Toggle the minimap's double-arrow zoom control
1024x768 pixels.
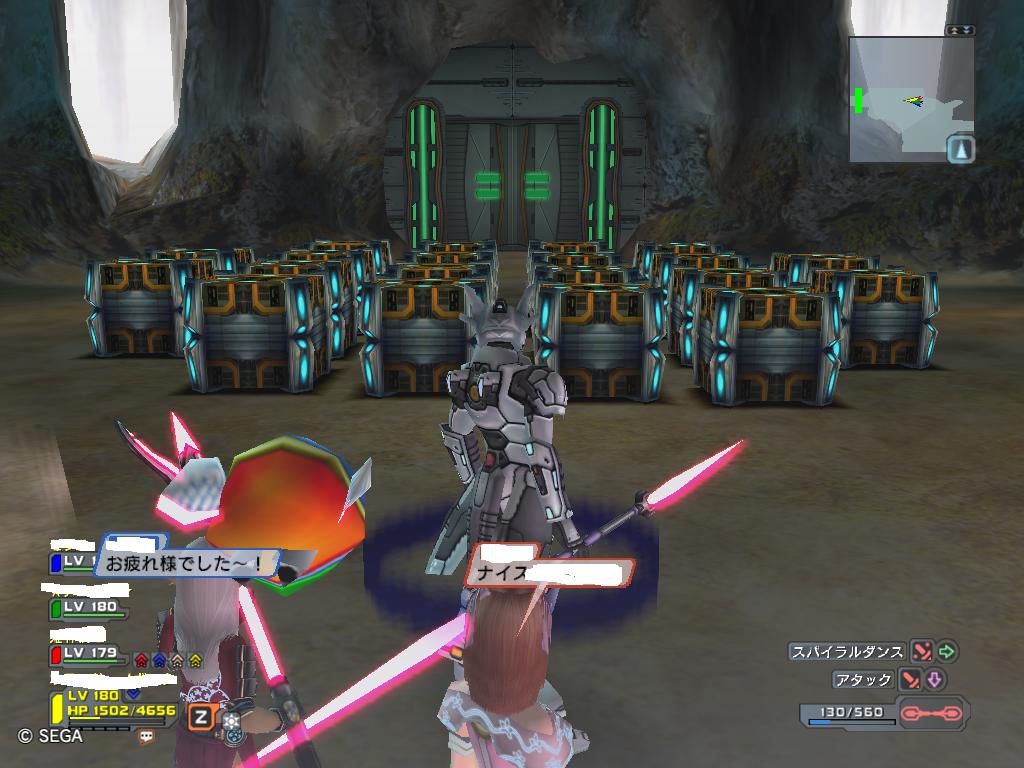960,31
